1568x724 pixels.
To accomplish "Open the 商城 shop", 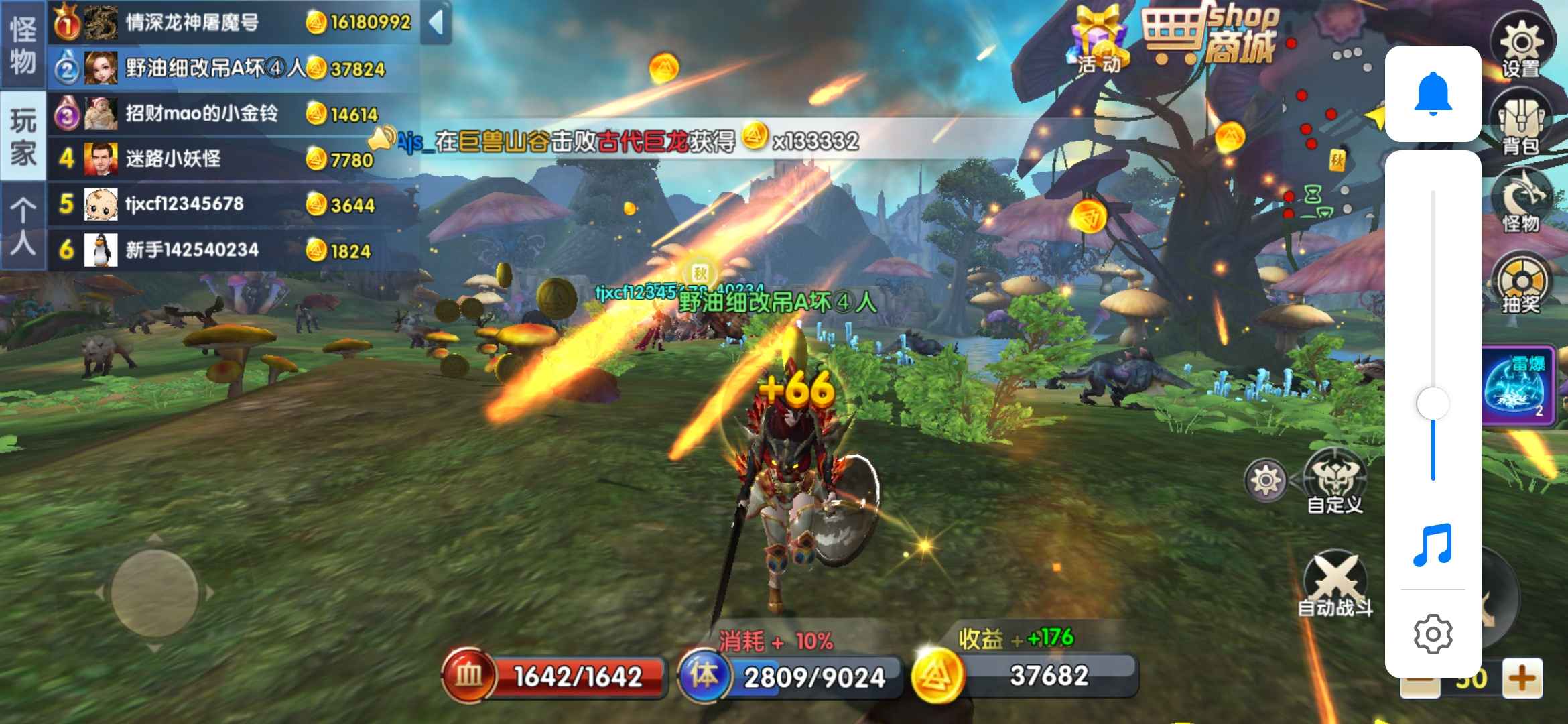I will click(1212, 37).
